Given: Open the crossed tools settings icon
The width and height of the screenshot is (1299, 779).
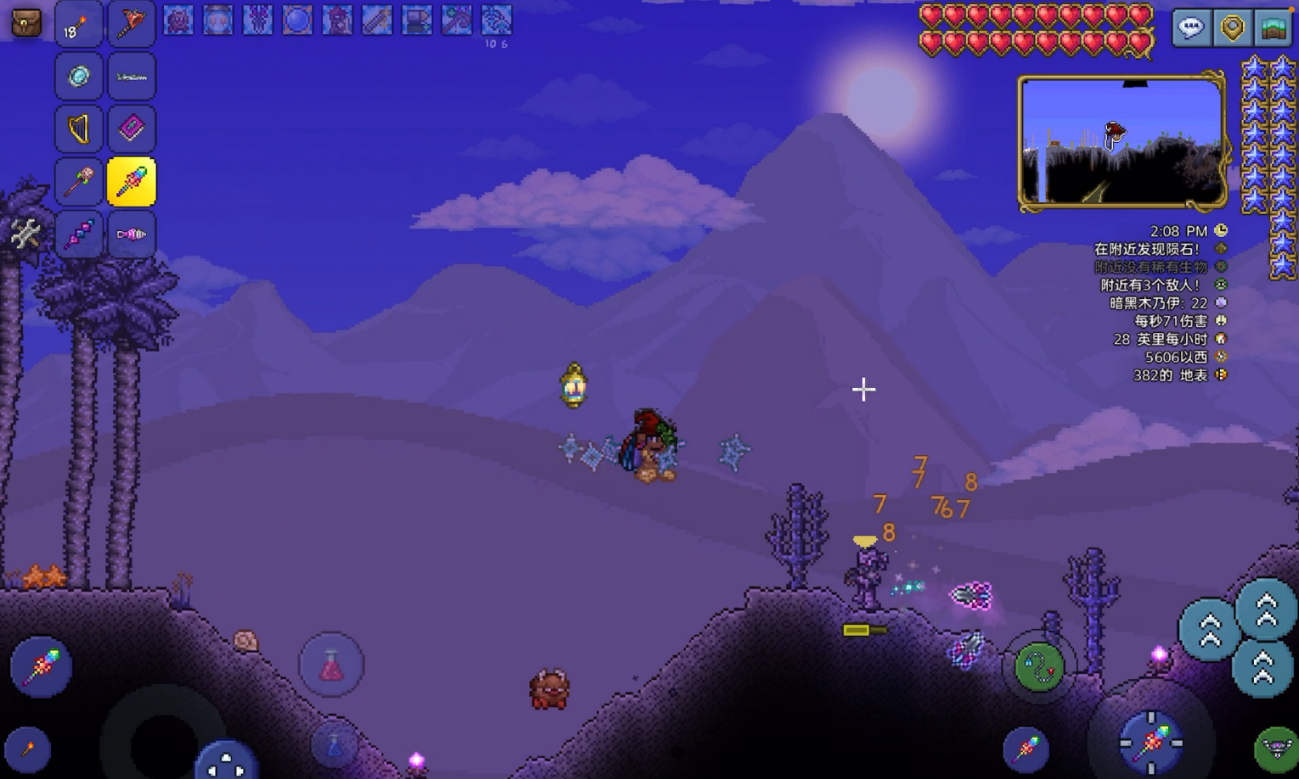Looking at the screenshot, I should point(25,234).
